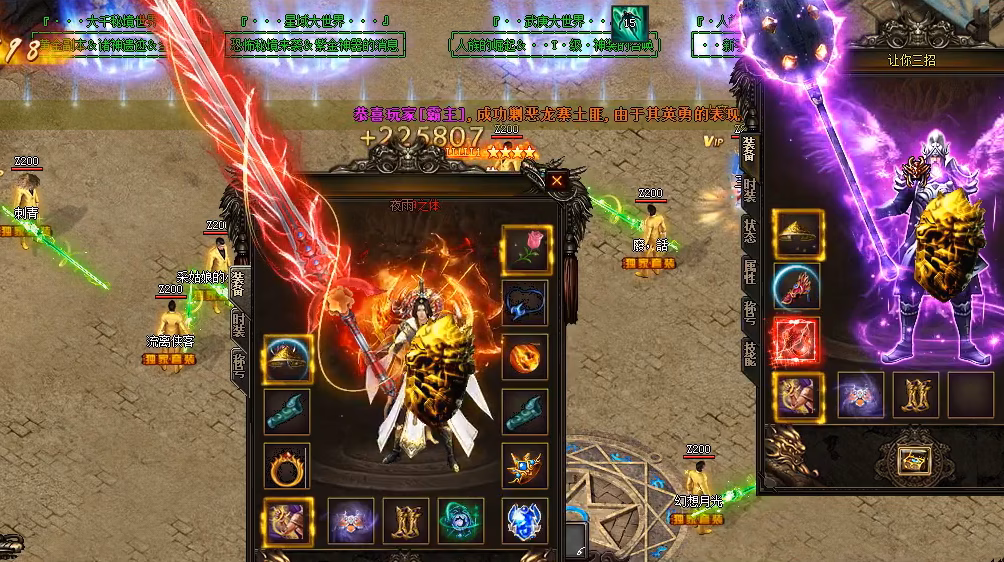Screen dimensions: 1004x562
Task: Select the fire orb equipment slot
Action: point(525,357)
